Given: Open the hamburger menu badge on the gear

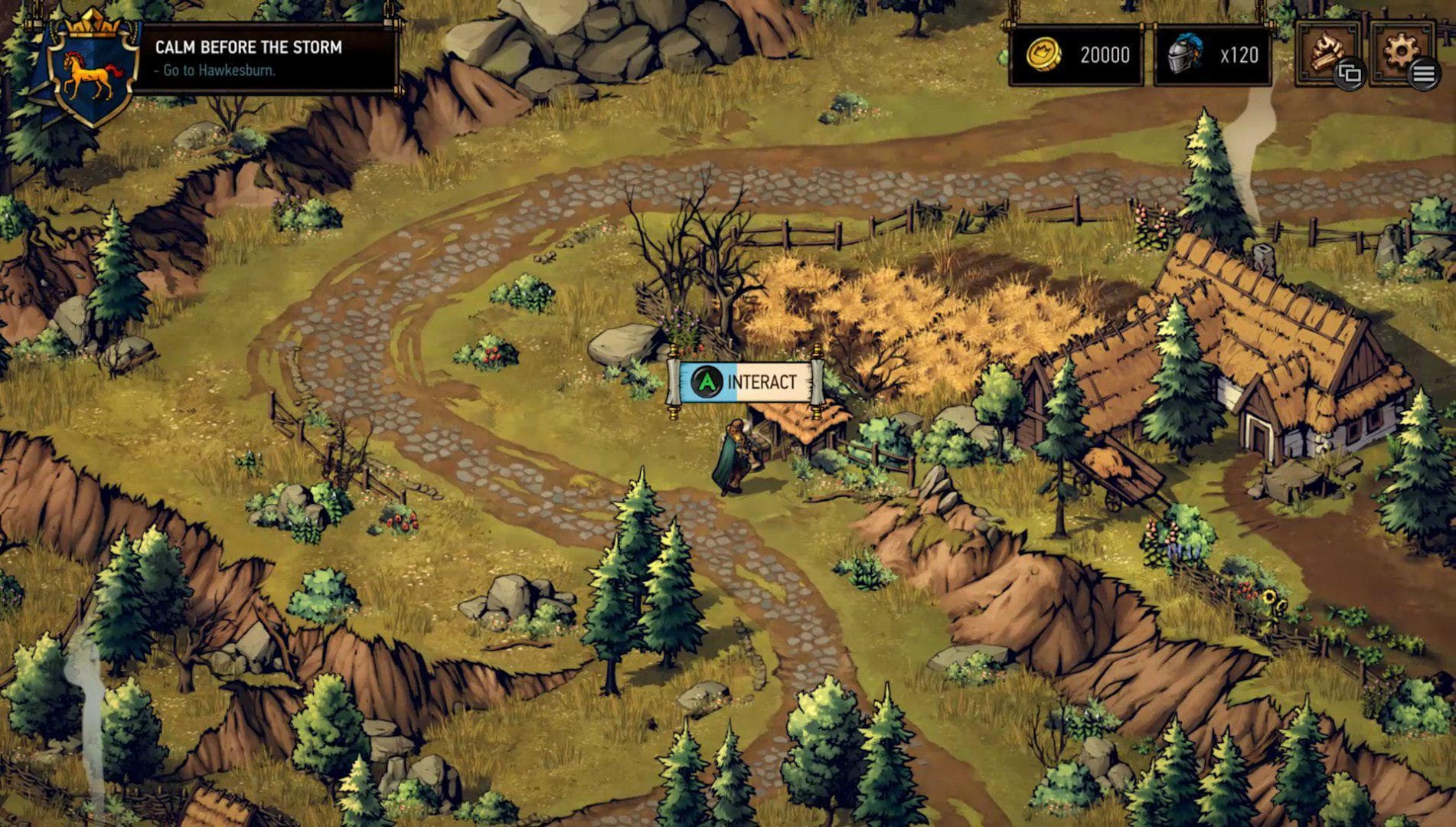Looking at the screenshot, I should pyautogui.click(x=1425, y=75).
